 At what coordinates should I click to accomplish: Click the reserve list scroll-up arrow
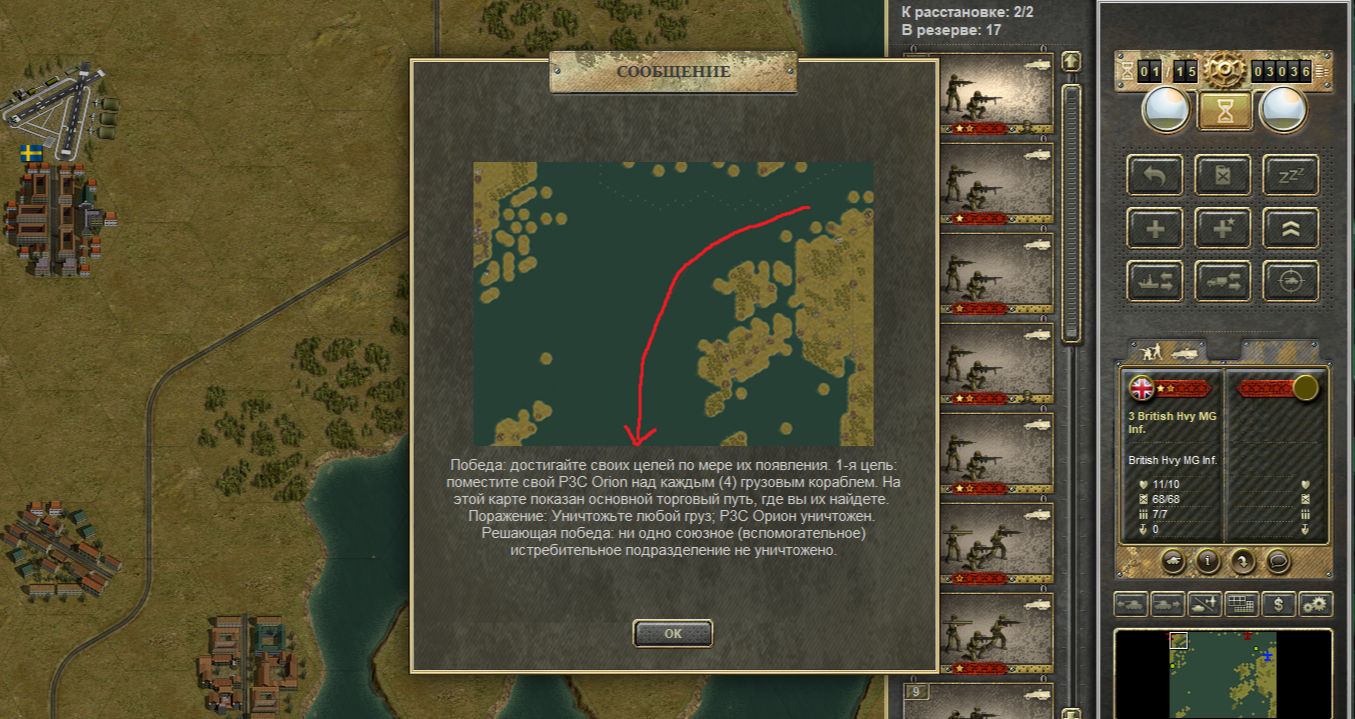[1071, 62]
